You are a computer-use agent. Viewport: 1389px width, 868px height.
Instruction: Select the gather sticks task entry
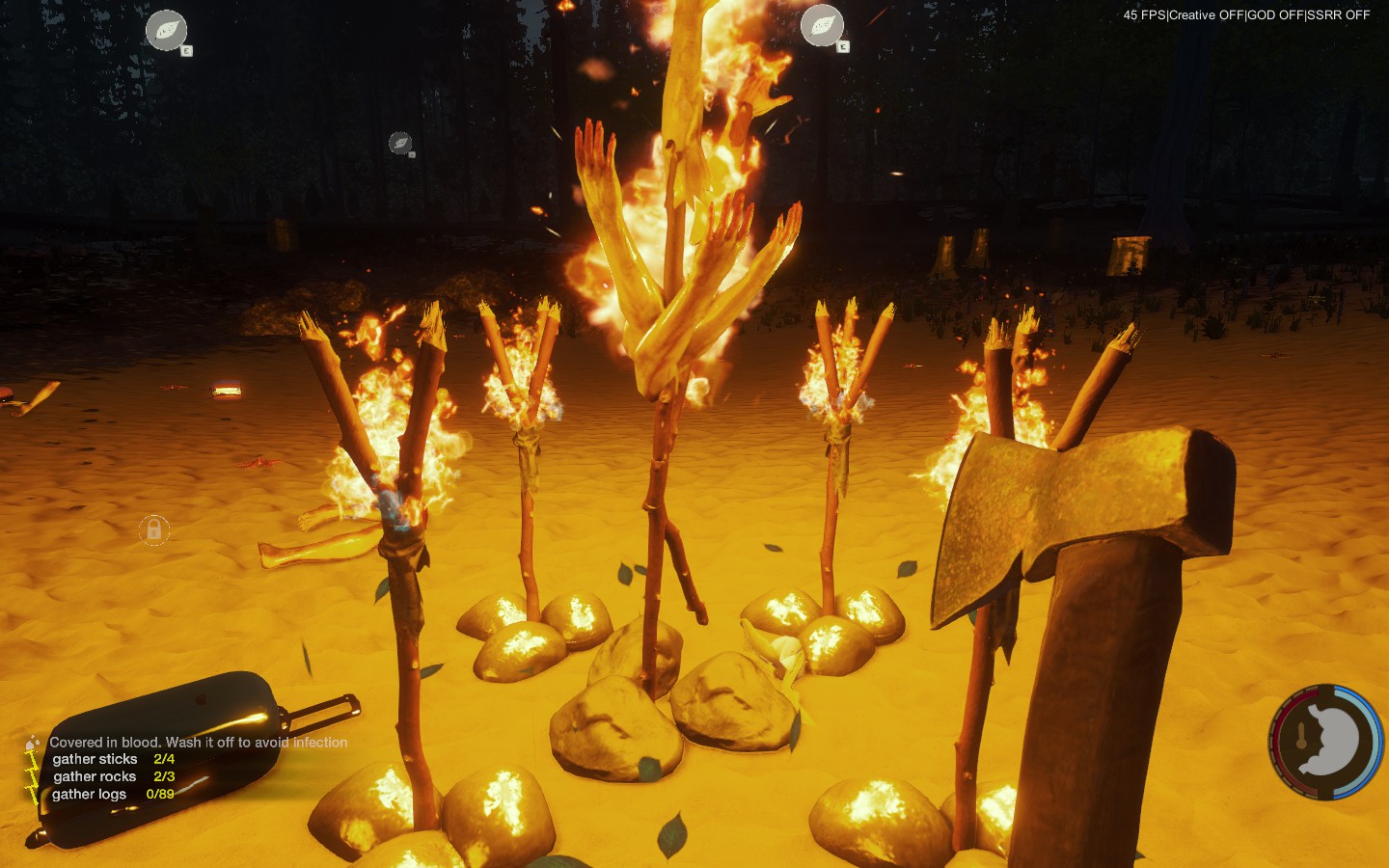pyautogui.click(x=113, y=759)
